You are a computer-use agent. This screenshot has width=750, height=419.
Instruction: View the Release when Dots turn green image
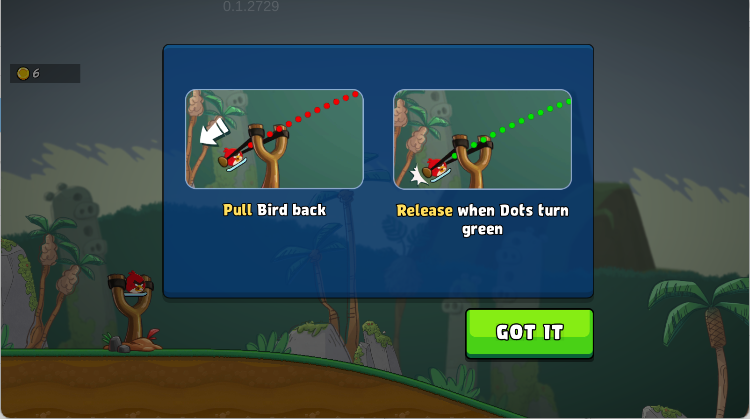pos(482,139)
